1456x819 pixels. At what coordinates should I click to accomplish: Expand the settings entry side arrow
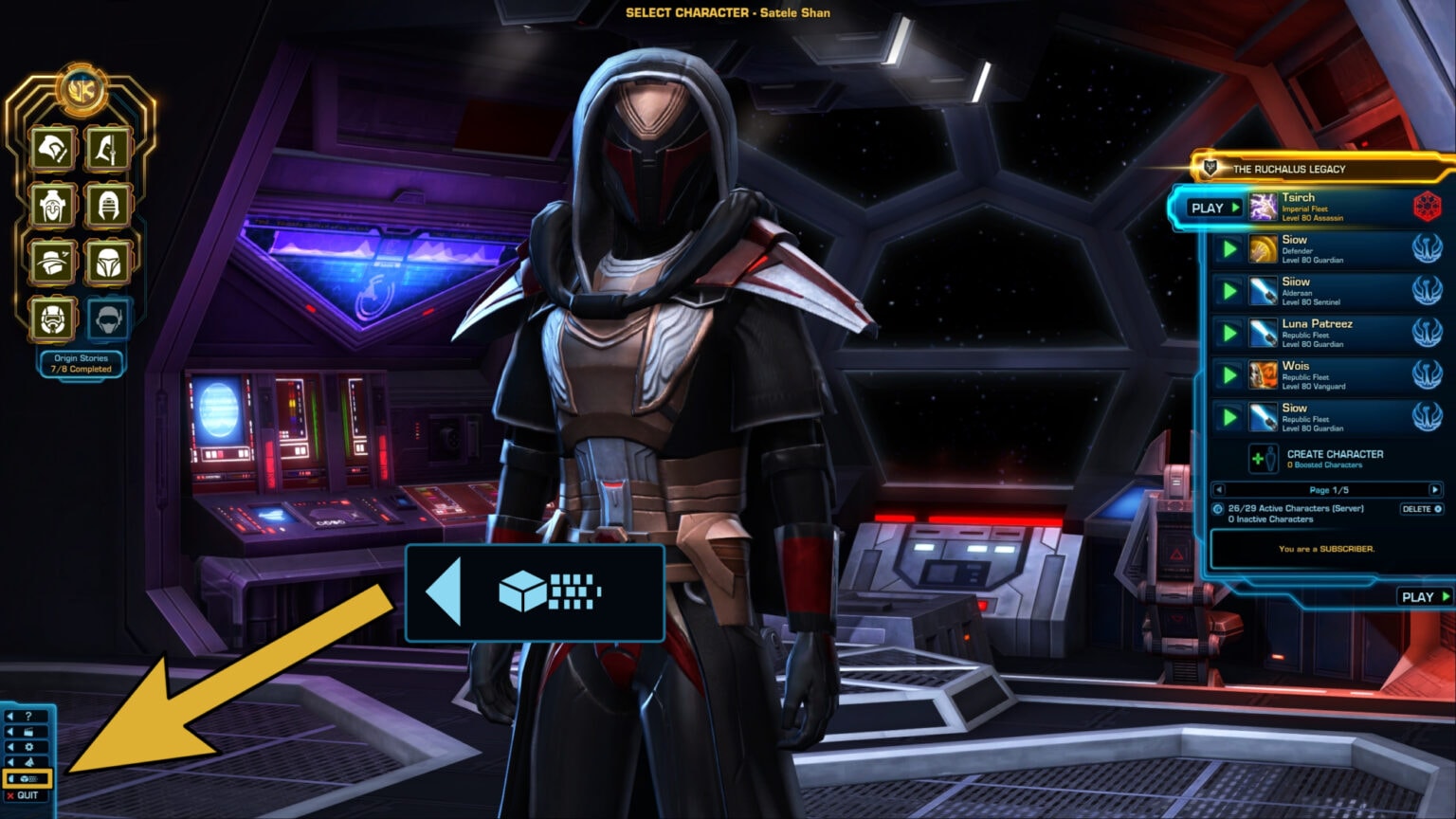click(x=11, y=747)
